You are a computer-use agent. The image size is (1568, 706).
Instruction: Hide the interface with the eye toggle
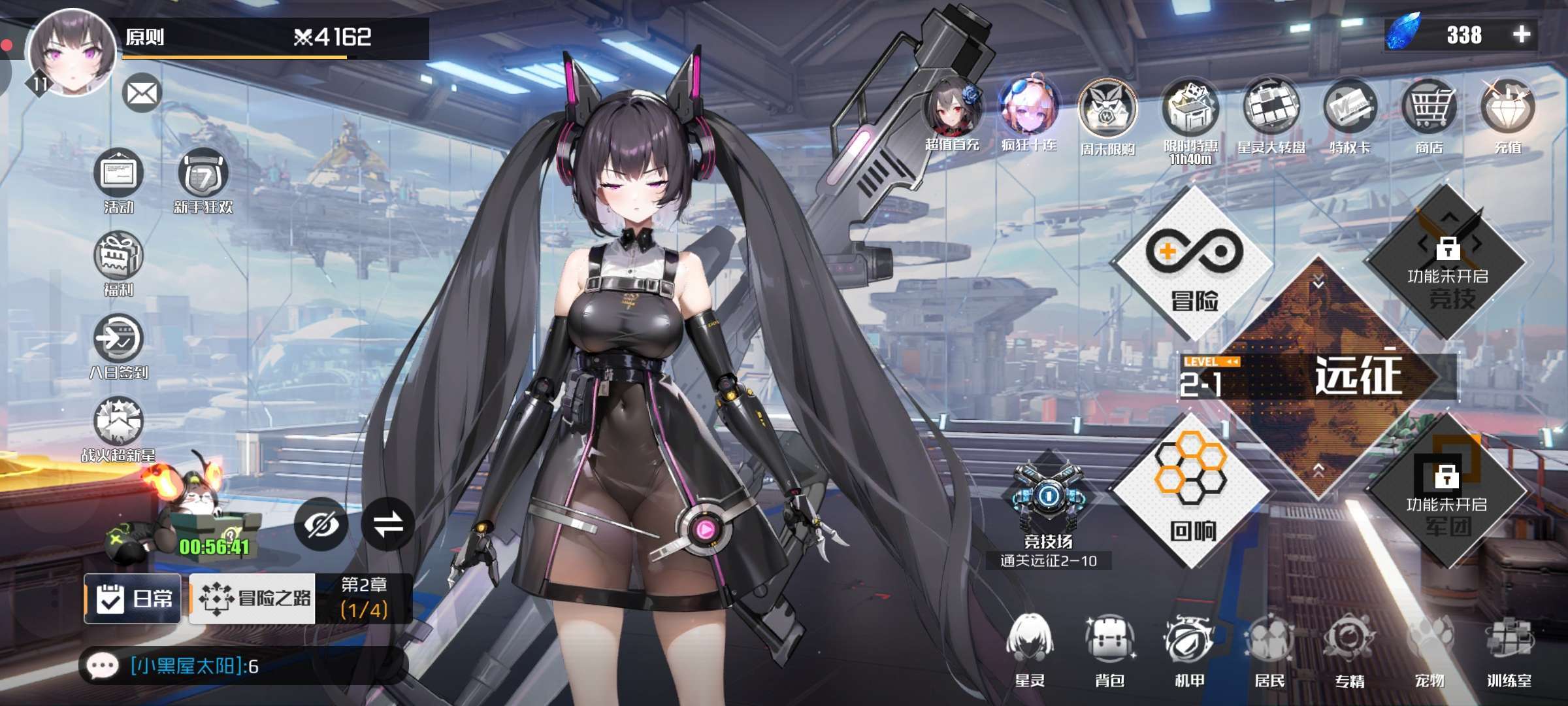tap(321, 524)
